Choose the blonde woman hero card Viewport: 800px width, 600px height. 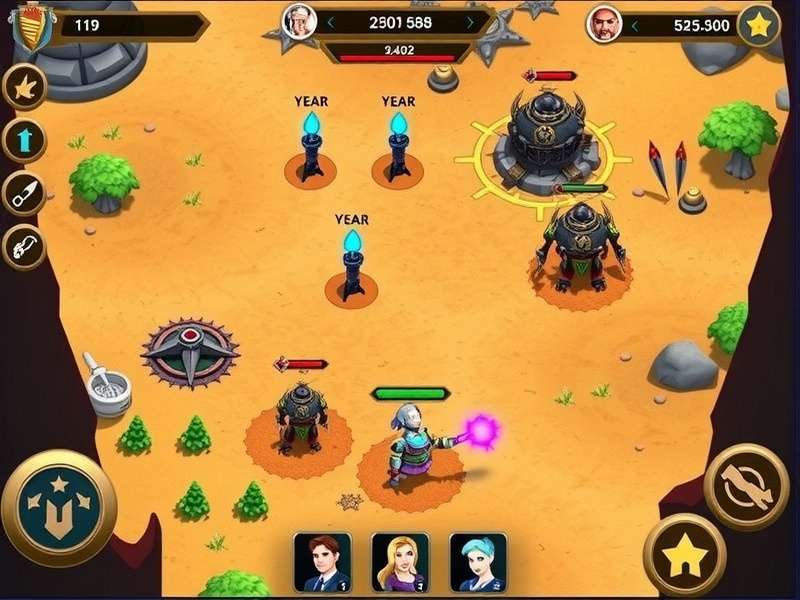point(400,562)
